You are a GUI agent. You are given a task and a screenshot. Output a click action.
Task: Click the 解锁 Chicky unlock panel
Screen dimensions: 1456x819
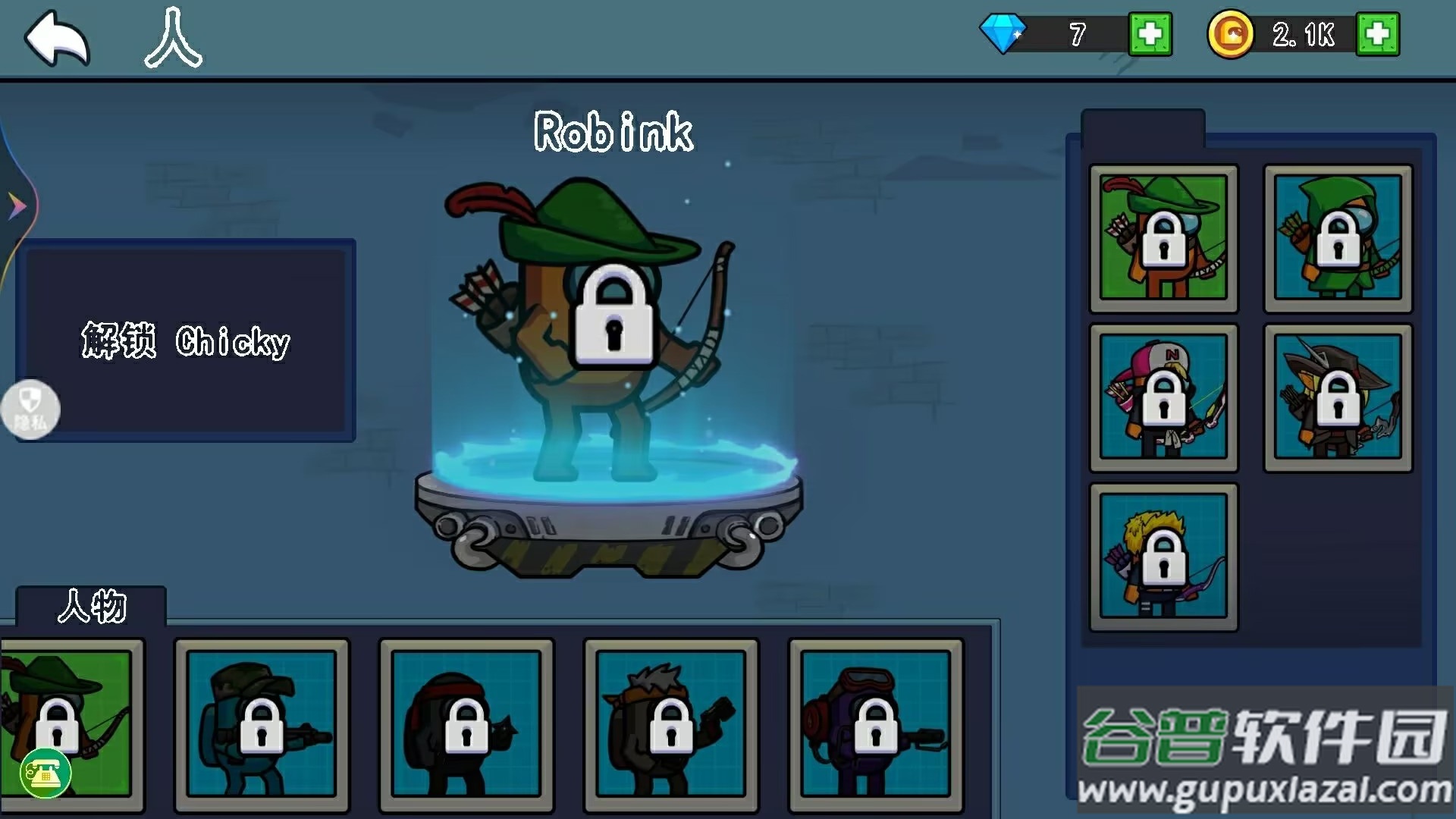186,341
